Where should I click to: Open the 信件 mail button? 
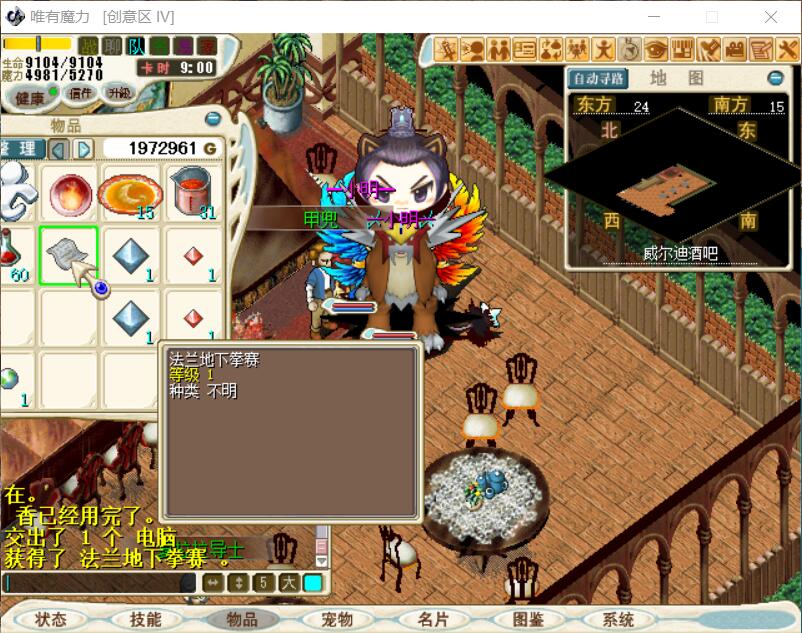click(x=79, y=93)
